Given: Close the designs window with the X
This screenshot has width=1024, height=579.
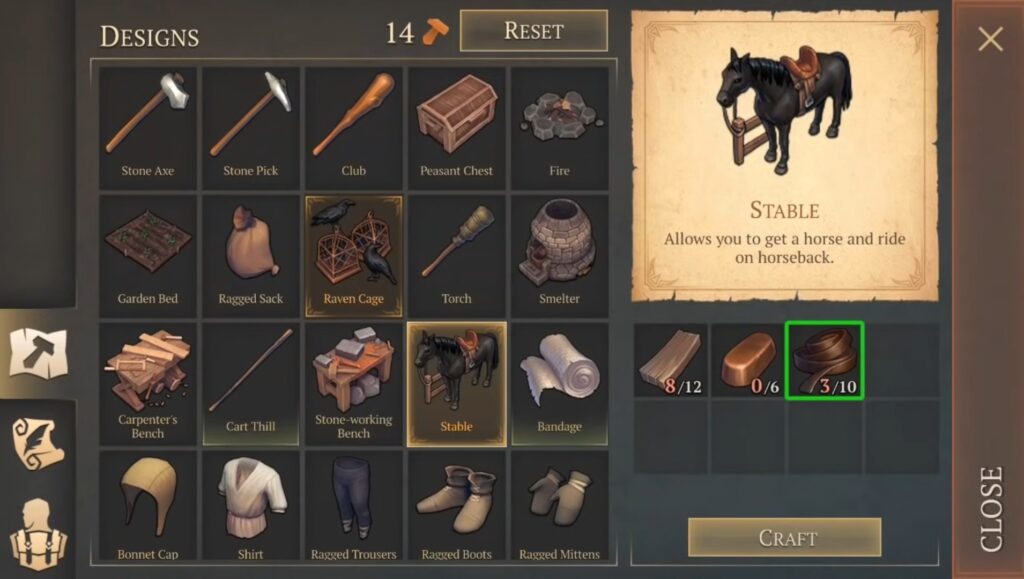Looking at the screenshot, I should (x=990, y=39).
